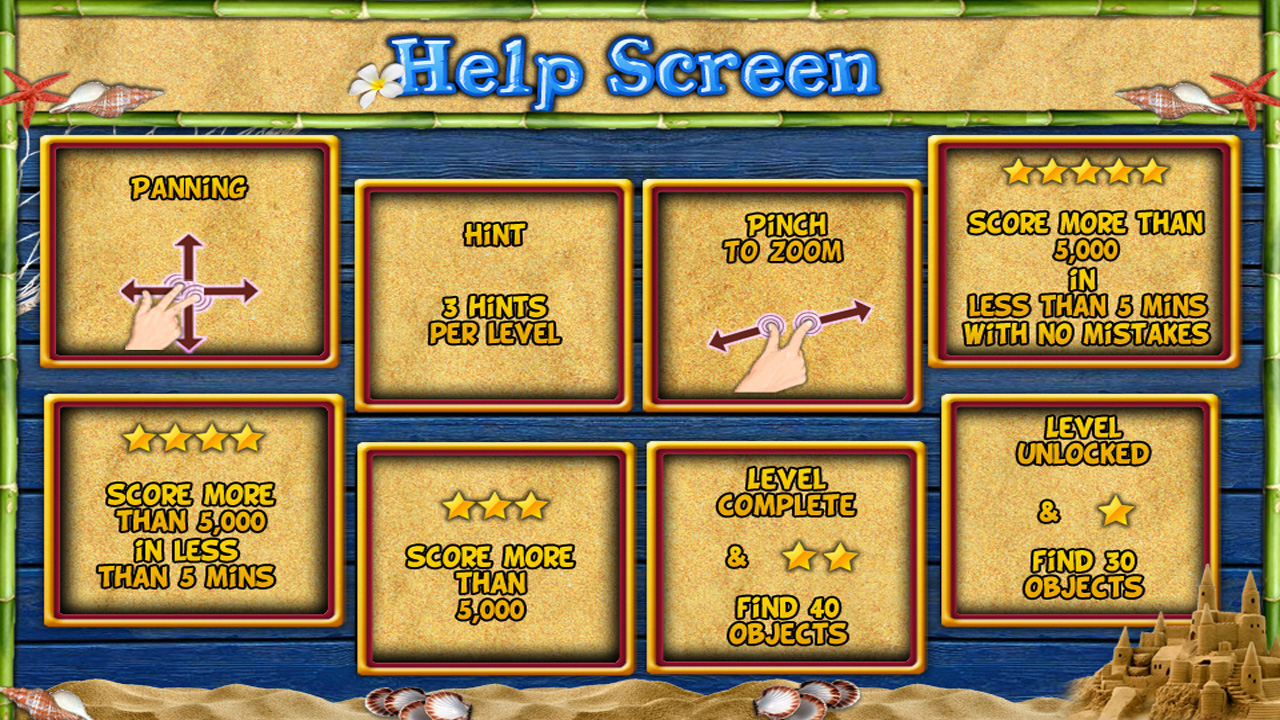Tap the five-star rating icons above the score rules

point(1085,173)
